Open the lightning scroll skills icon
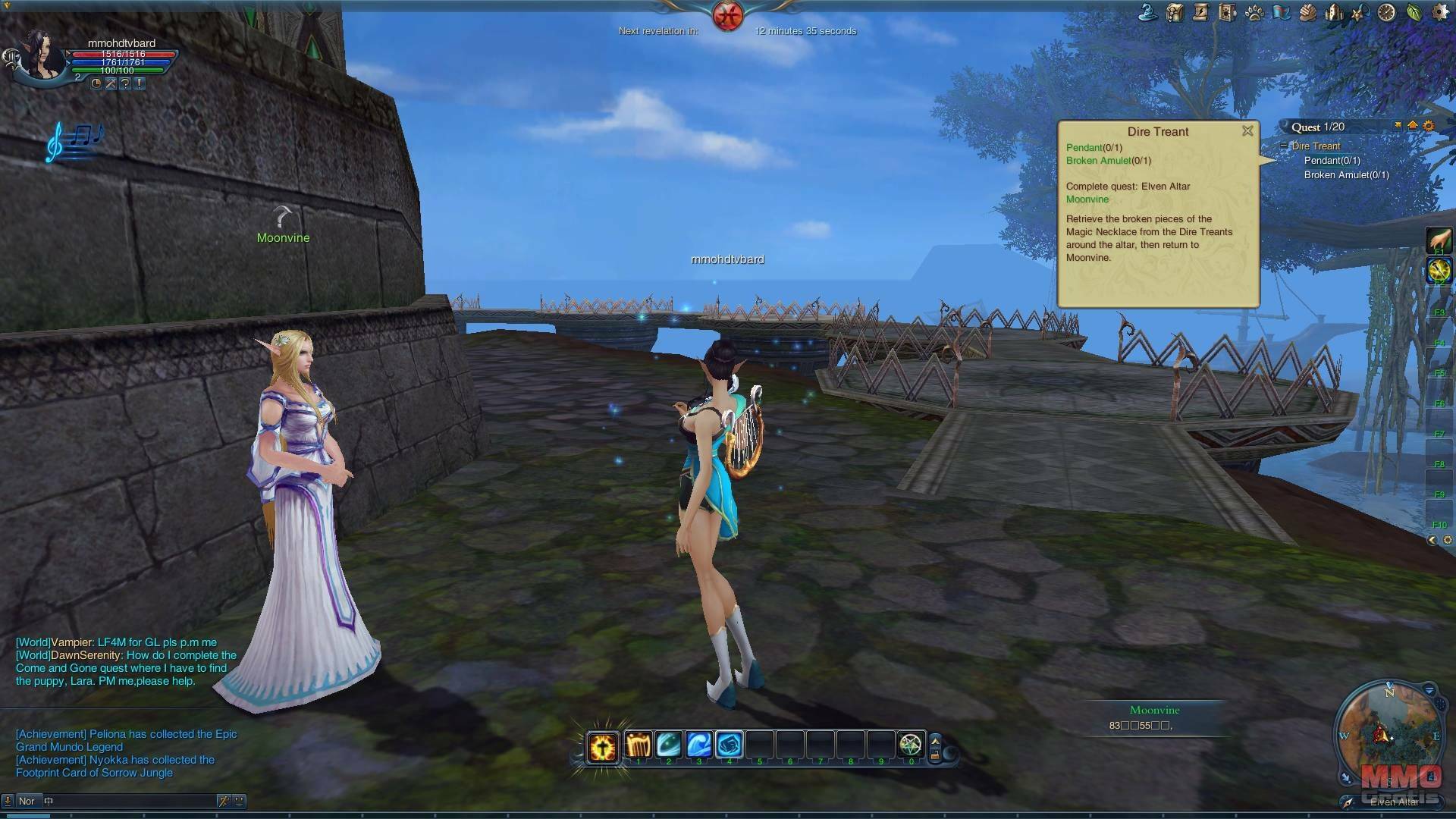 (x=1200, y=12)
